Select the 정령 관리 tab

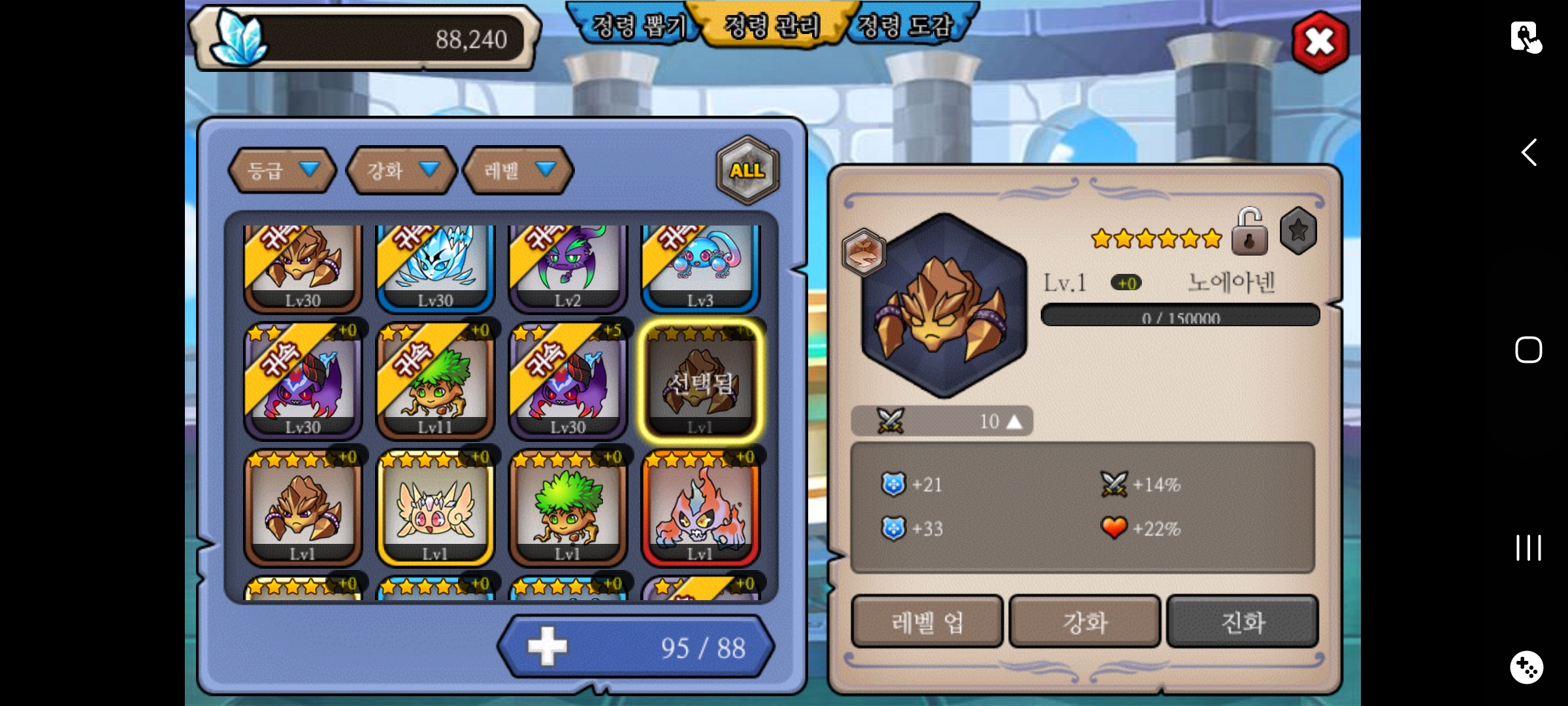(772, 26)
